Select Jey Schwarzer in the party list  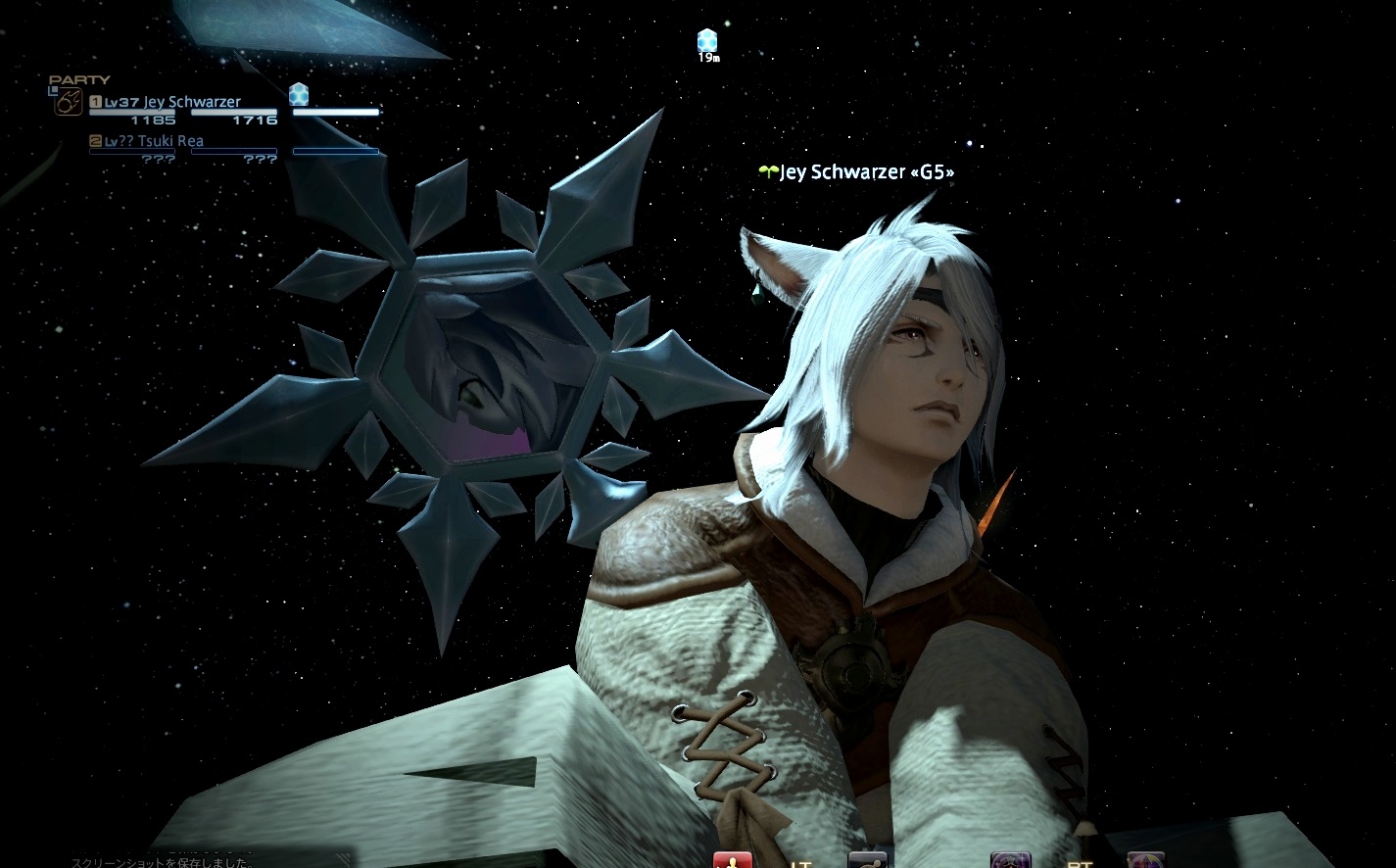point(191,102)
